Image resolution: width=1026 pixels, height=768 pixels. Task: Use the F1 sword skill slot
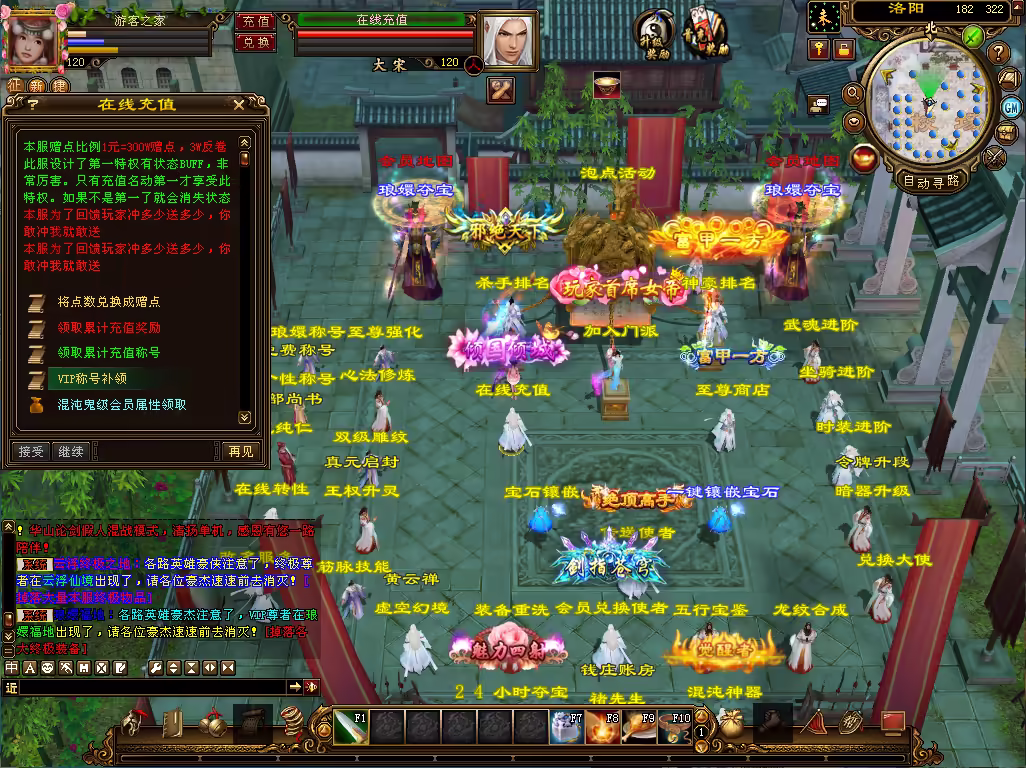[351, 728]
